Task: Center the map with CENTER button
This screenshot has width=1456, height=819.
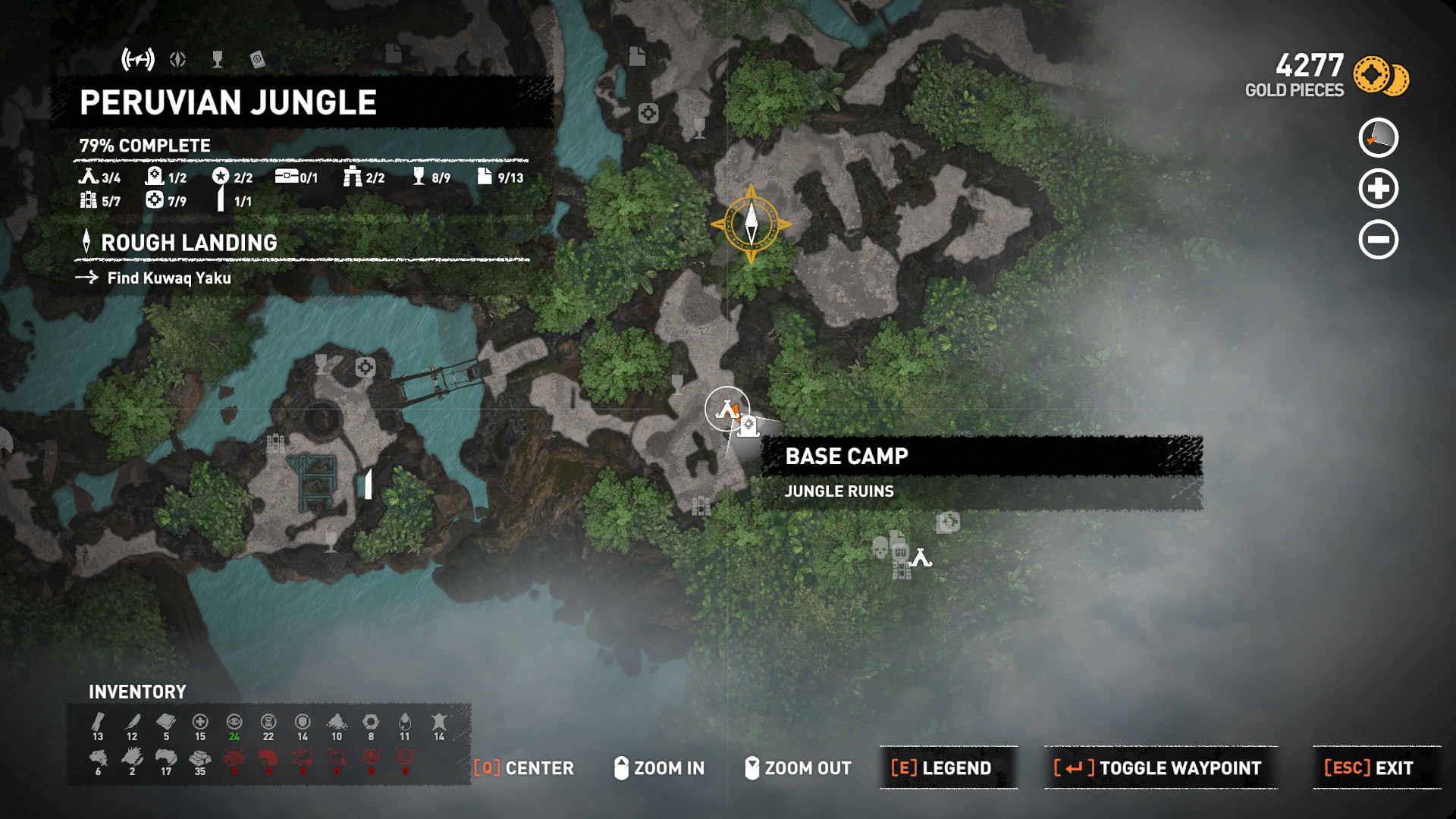Action: [x=524, y=768]
